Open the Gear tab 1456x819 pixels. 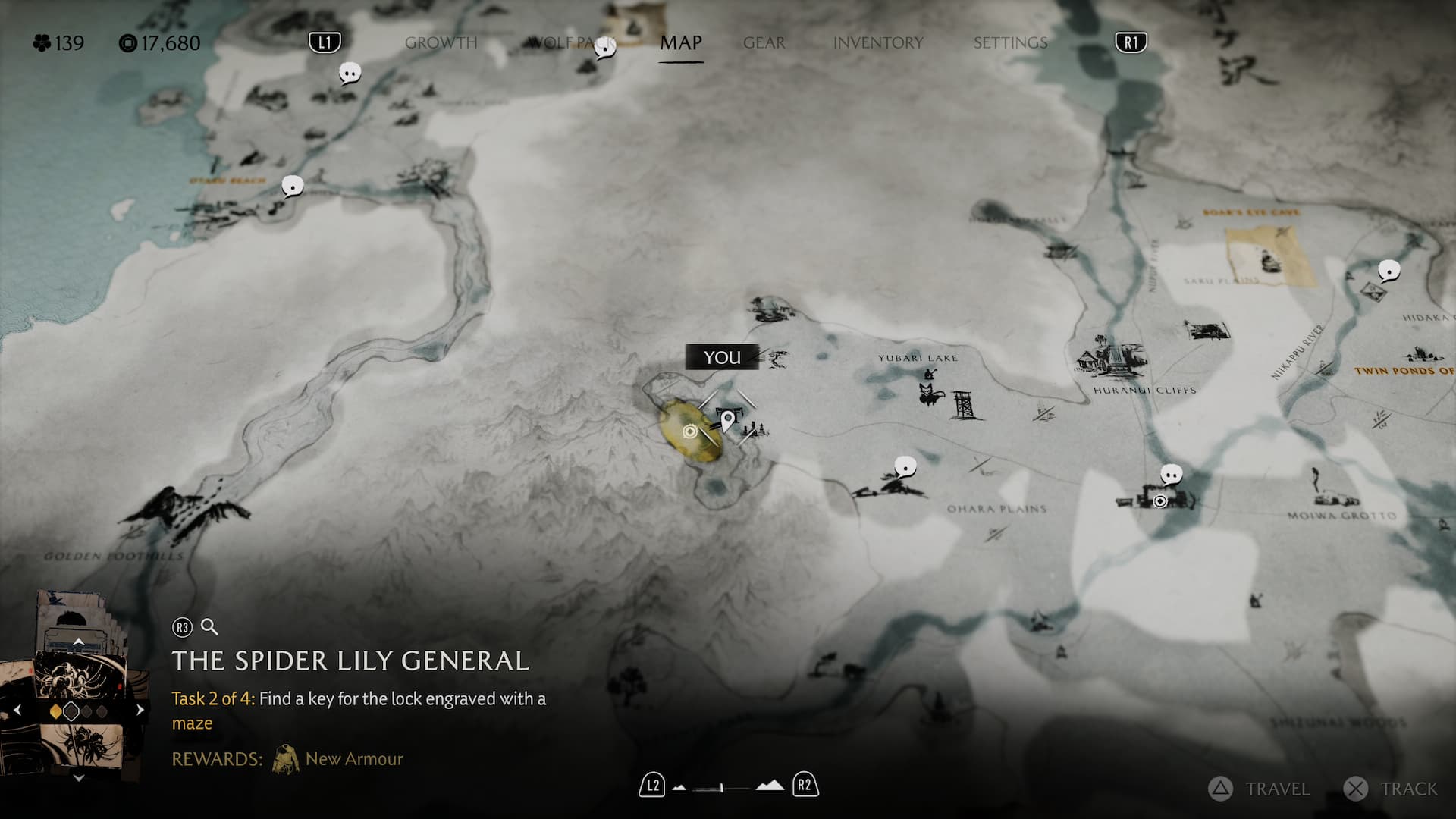(764, 43)
